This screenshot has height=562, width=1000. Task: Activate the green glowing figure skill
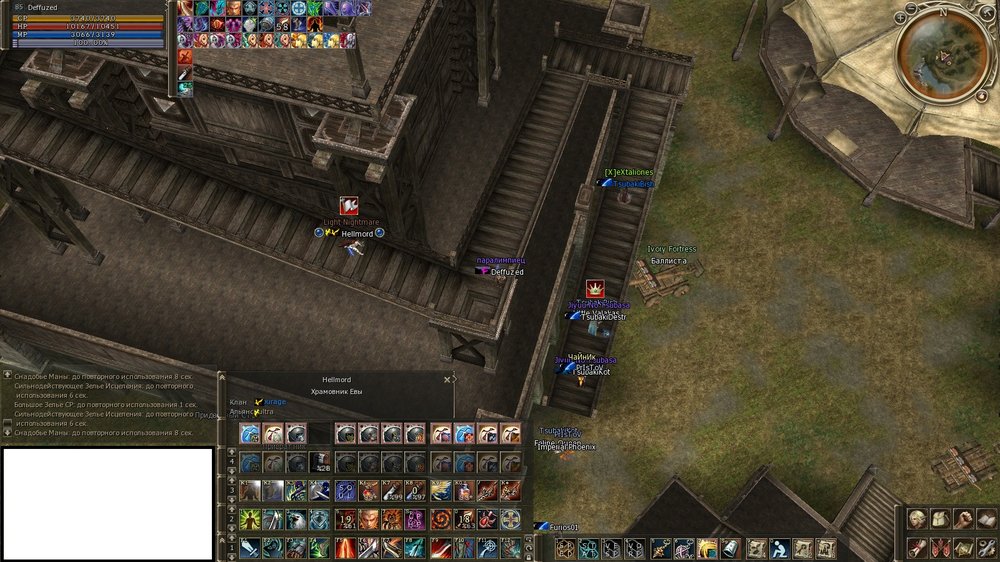(249, 520)
